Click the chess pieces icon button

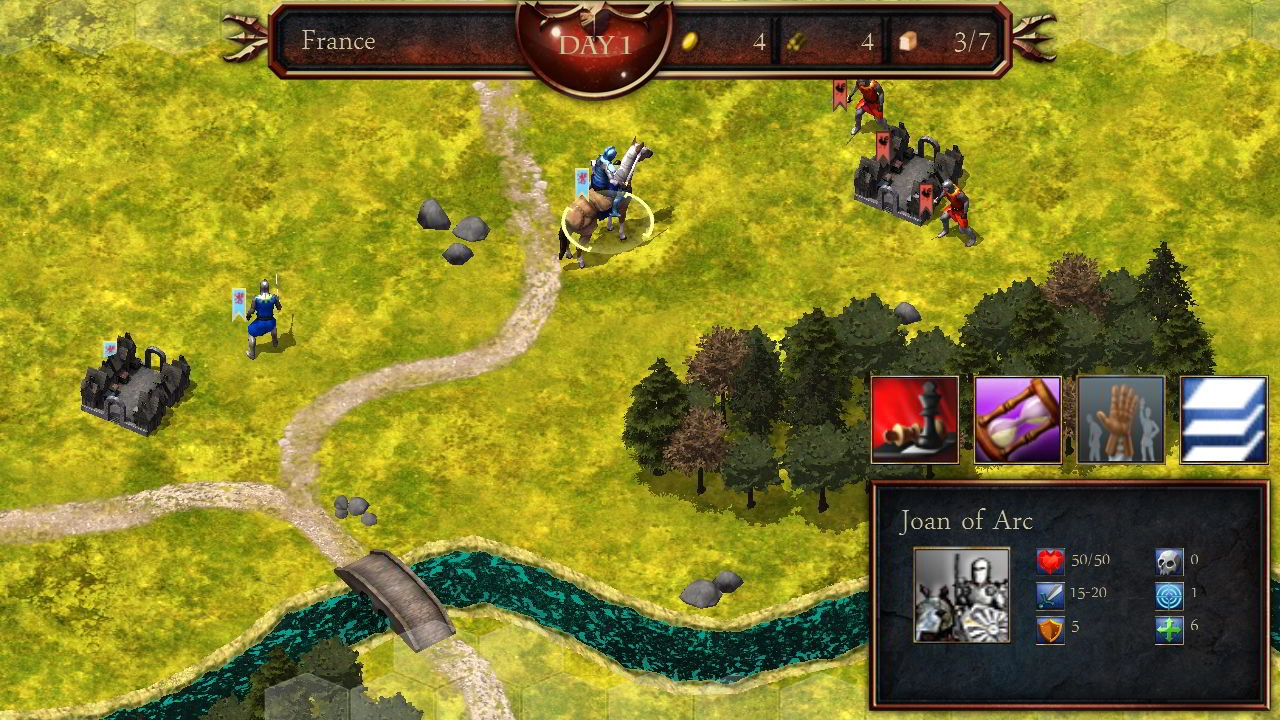[x=915, y=420]
